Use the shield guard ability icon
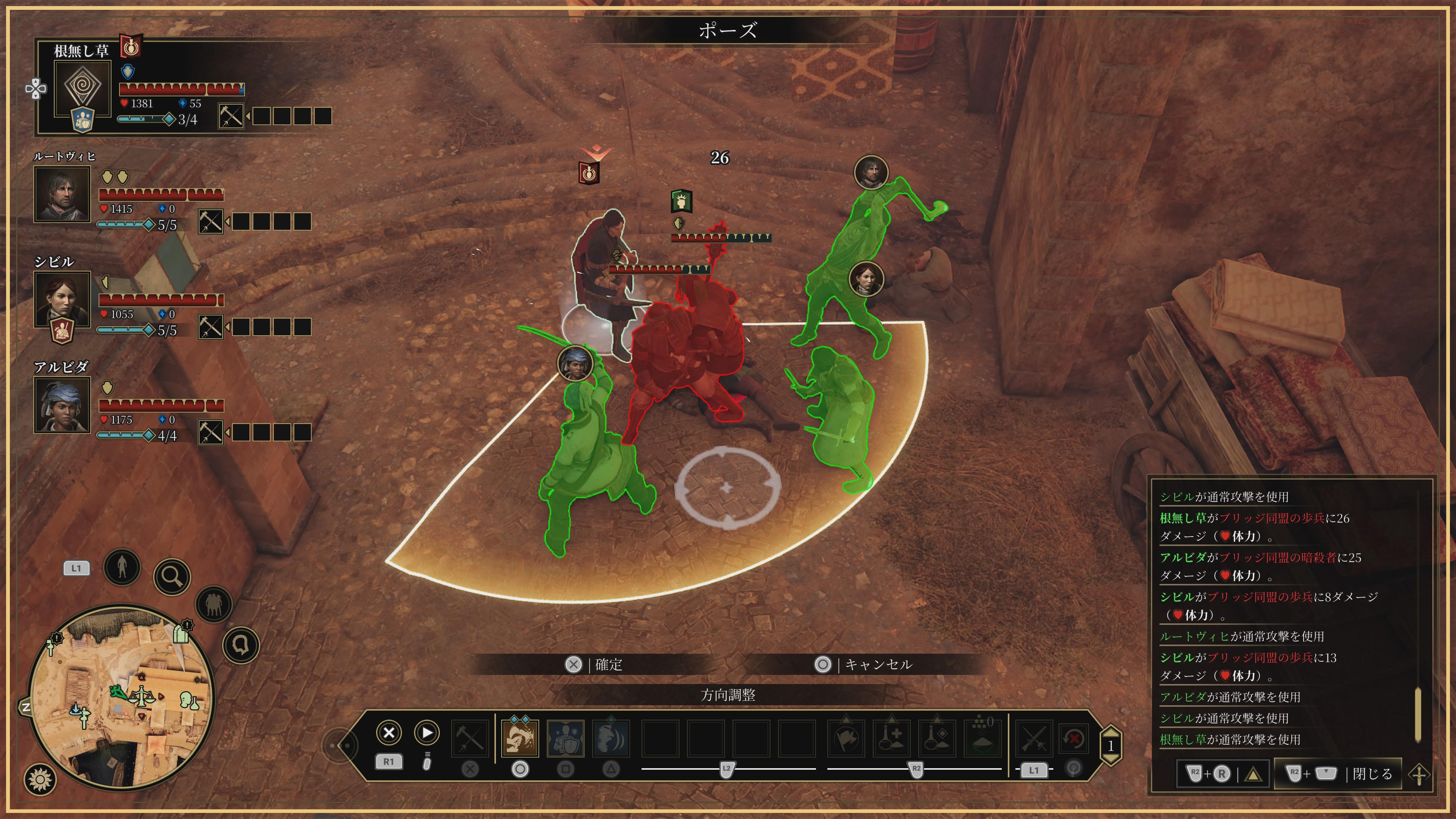 (x=566, y=737)
